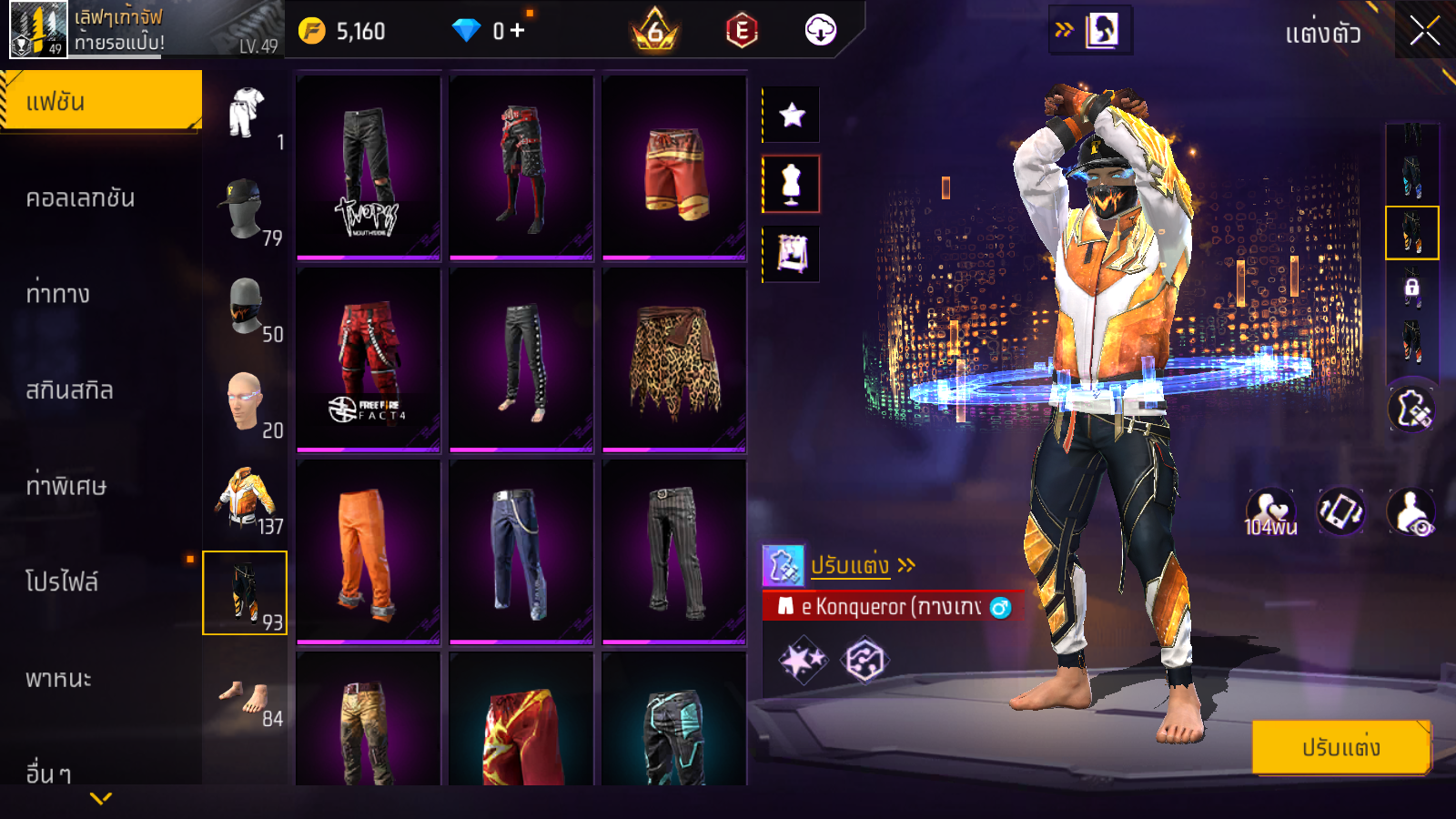
Task: Pick the leopard print skirt
Action: [x=674, y=360]
